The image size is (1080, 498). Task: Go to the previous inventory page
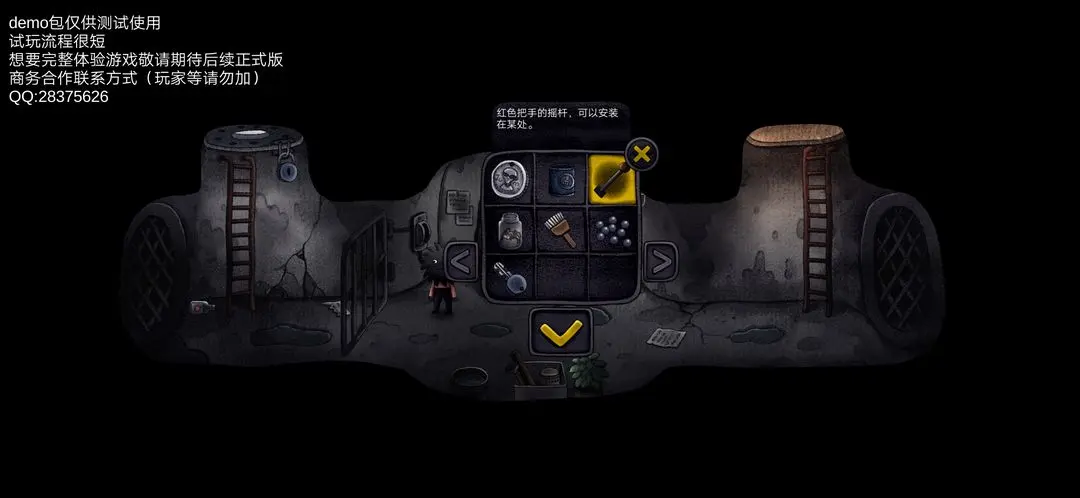click(x=461, y=263)
